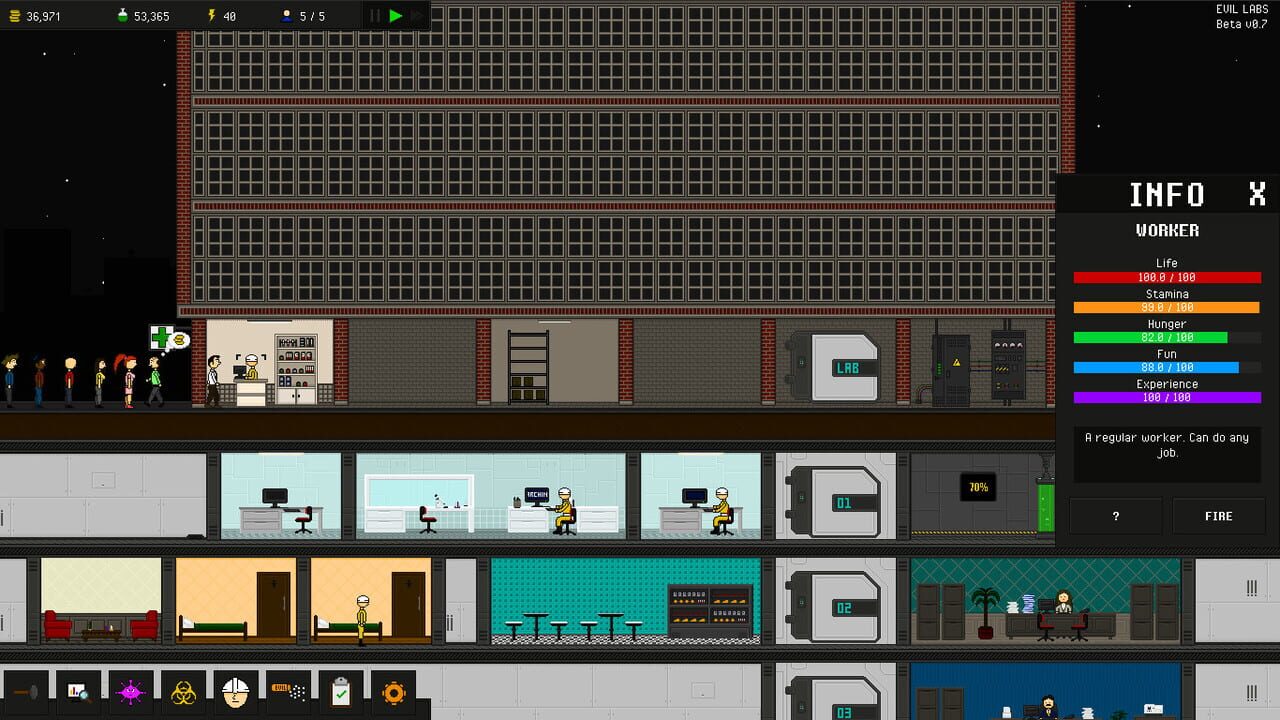Click the worker's Experience progress bar
Image resolution: width=1280 pixels, height=720 pixels.
tap(1166, 398)
